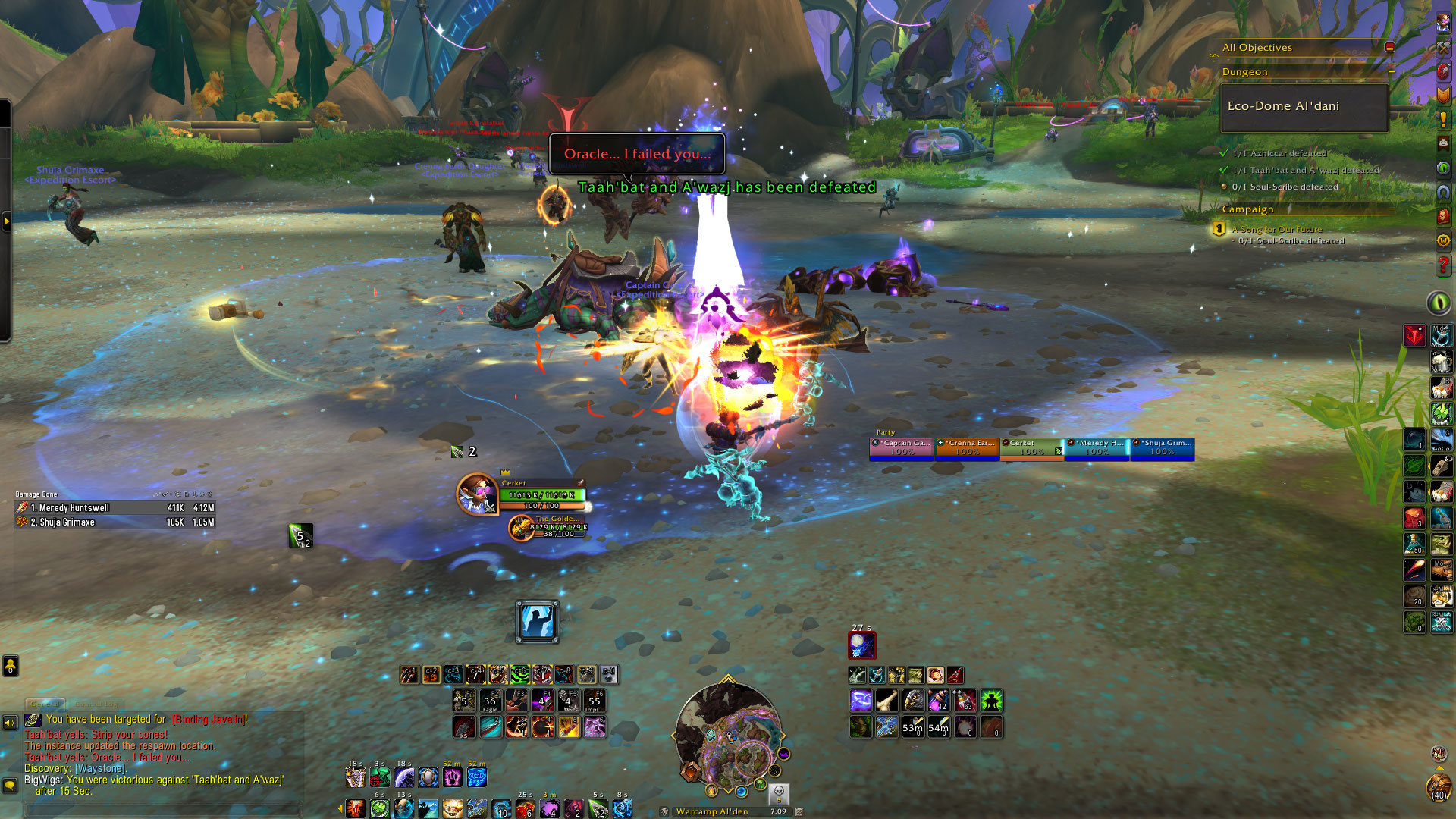Open the quest A Song for Our Future
The image size is (1456, 819).
pos(1276,229)
